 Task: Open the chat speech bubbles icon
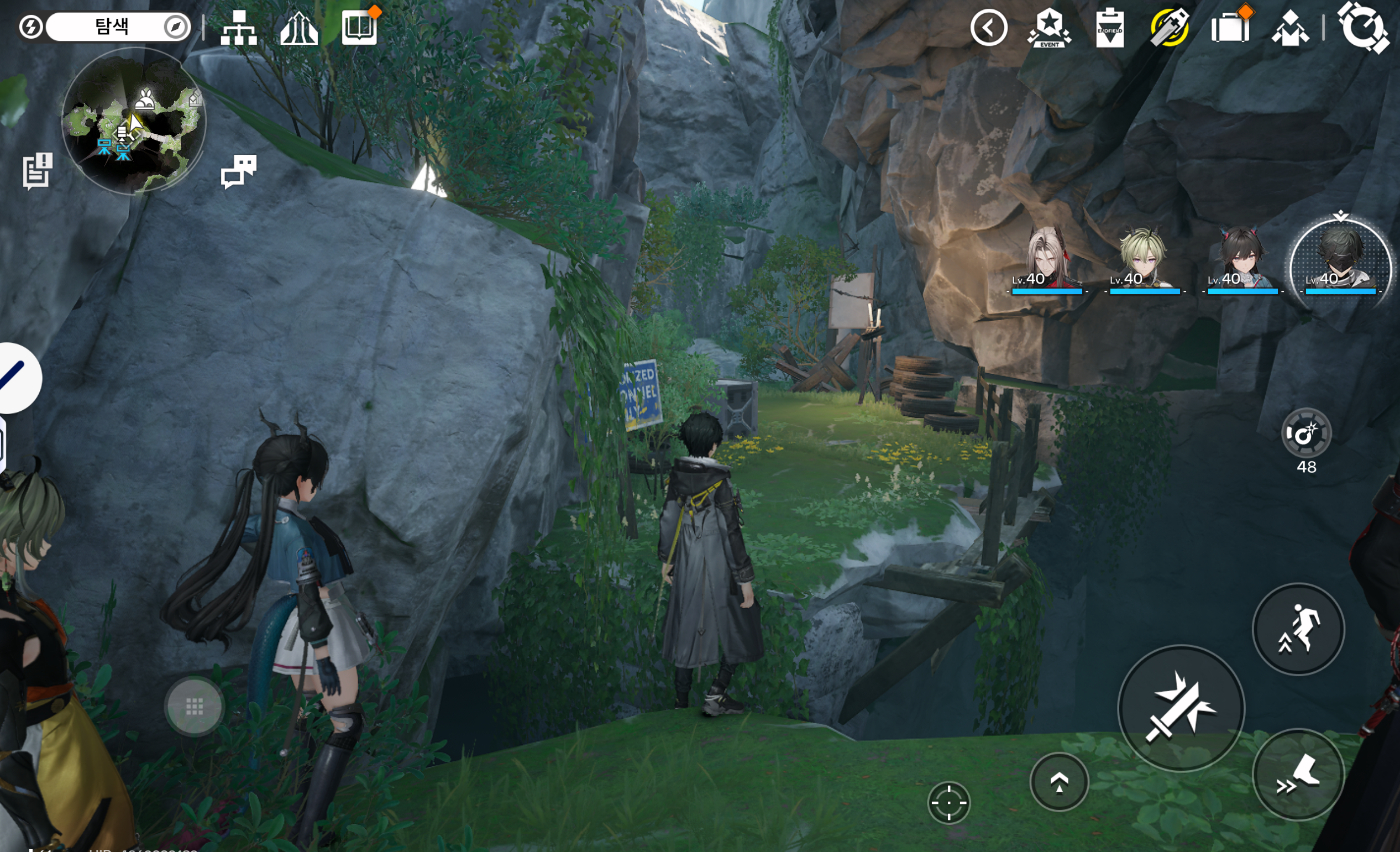coord(239,170)
